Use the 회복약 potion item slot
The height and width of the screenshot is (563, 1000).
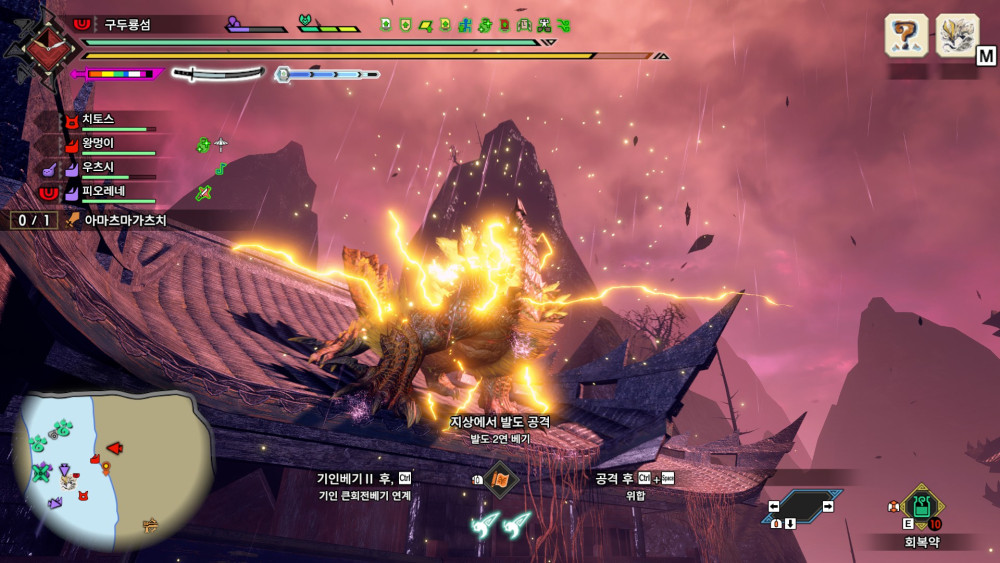click(921, 506)
